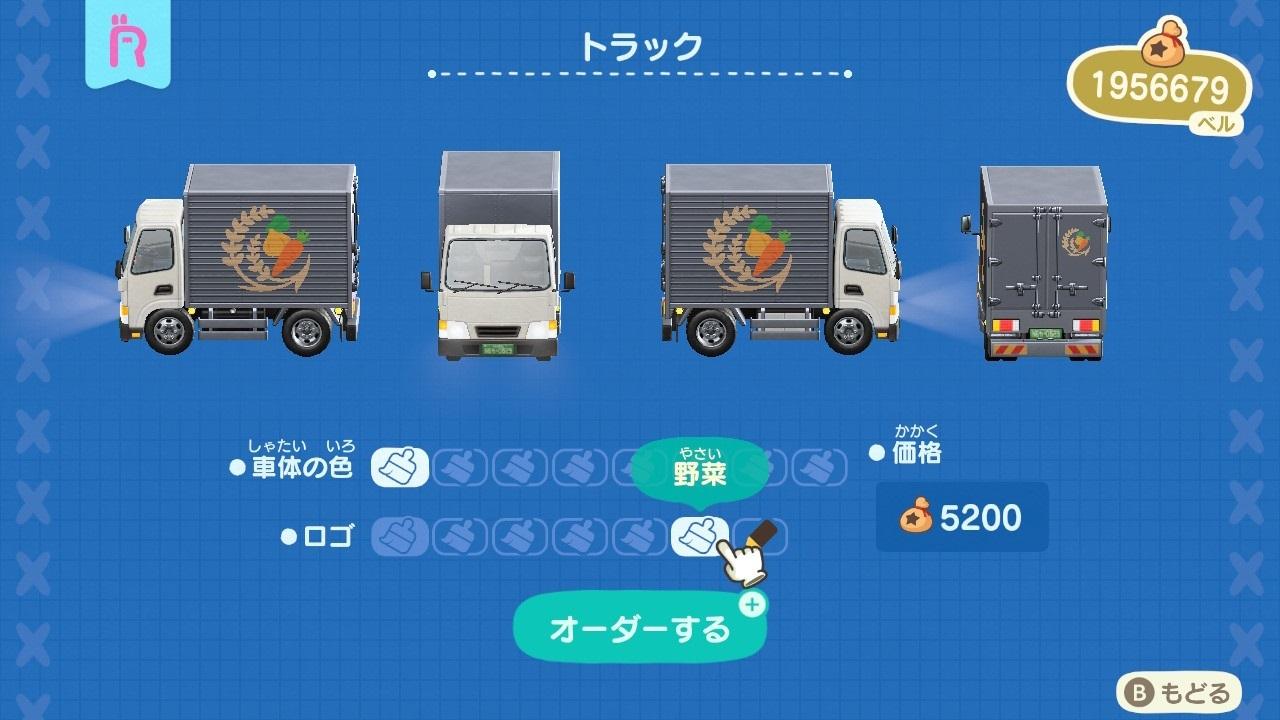Select the second body color brush
Viewport: 1280px width, 720px height.
pyautogui.click(x=460, y=466)
